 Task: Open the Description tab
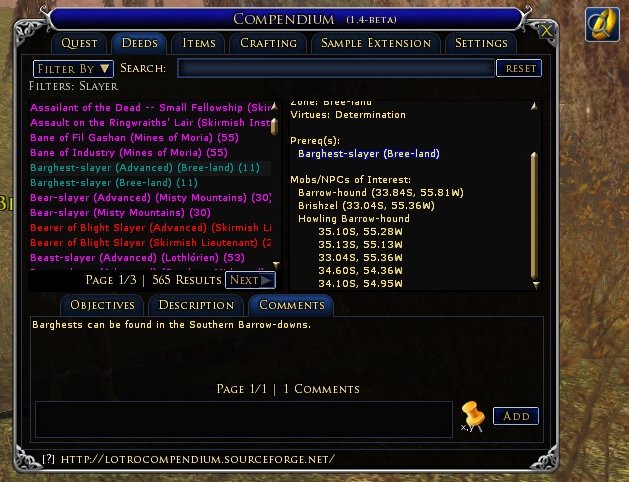[x=196, y=305]
